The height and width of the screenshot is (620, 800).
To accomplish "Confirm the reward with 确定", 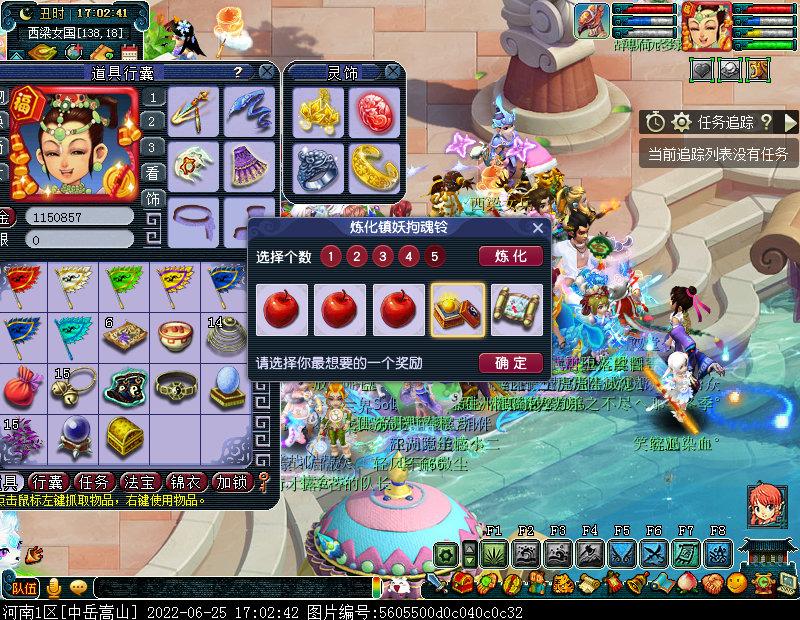I will pyautogui.click(x=511, y=363).
